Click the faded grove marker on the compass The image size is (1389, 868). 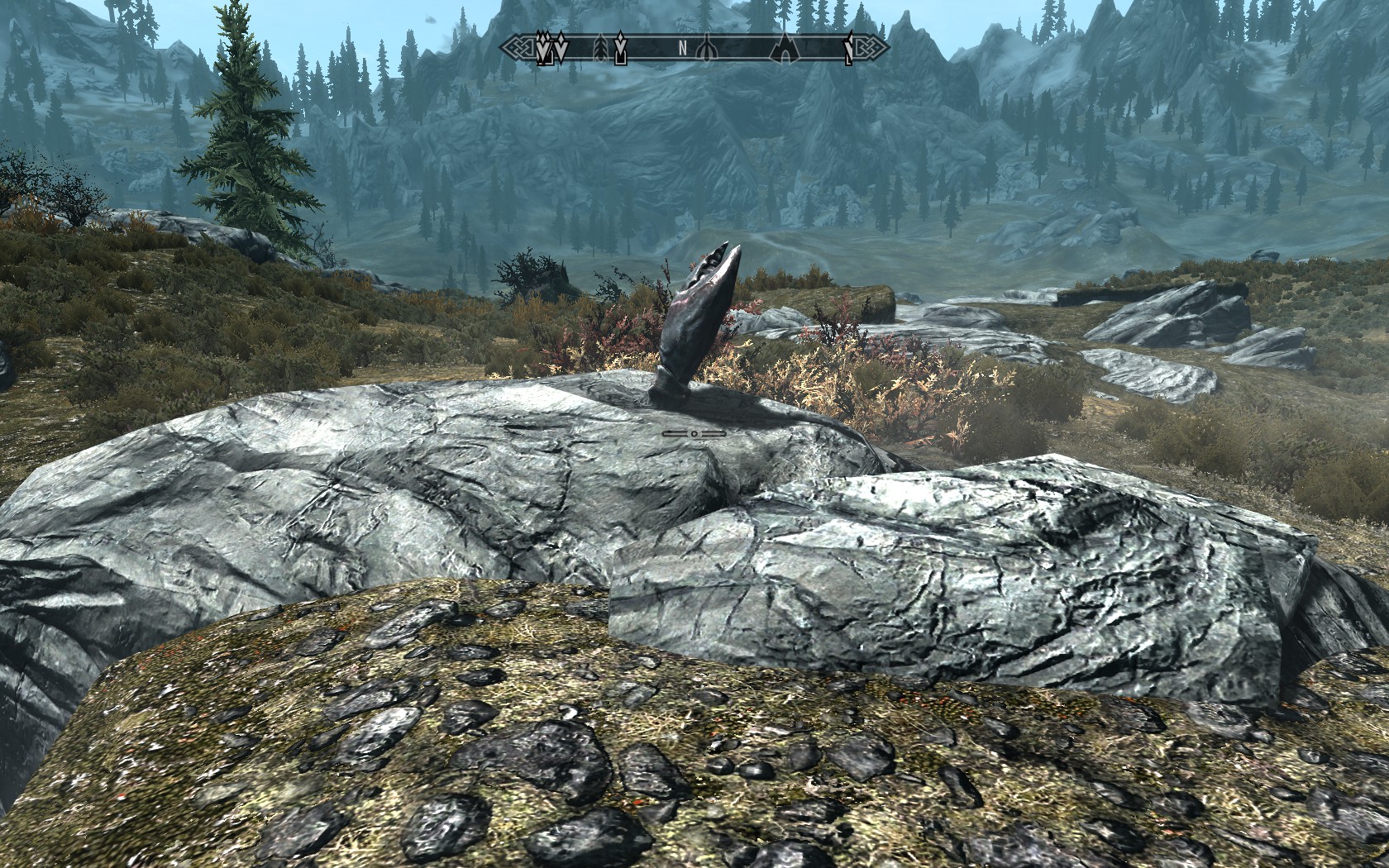coord(600,48)
